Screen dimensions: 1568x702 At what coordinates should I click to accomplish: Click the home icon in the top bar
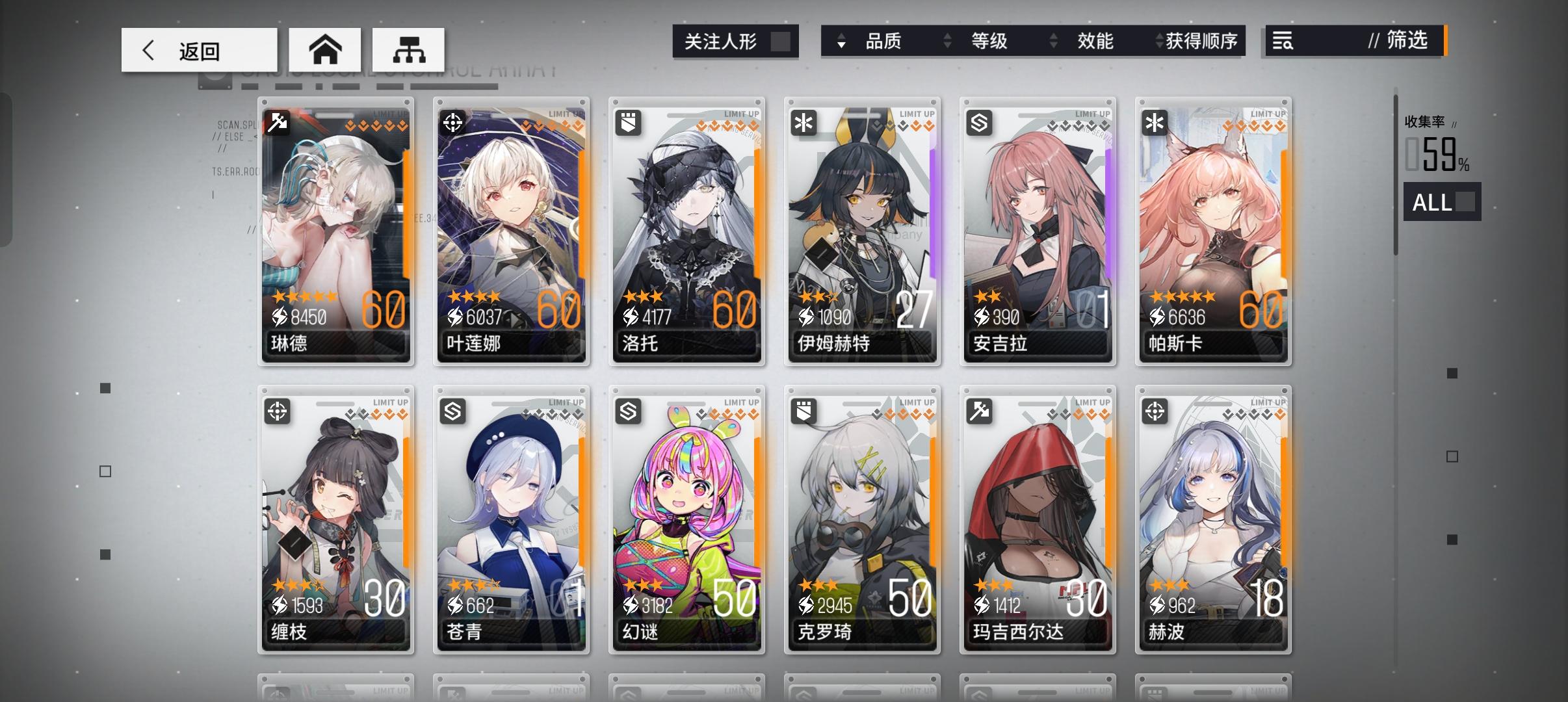(326, 49)
